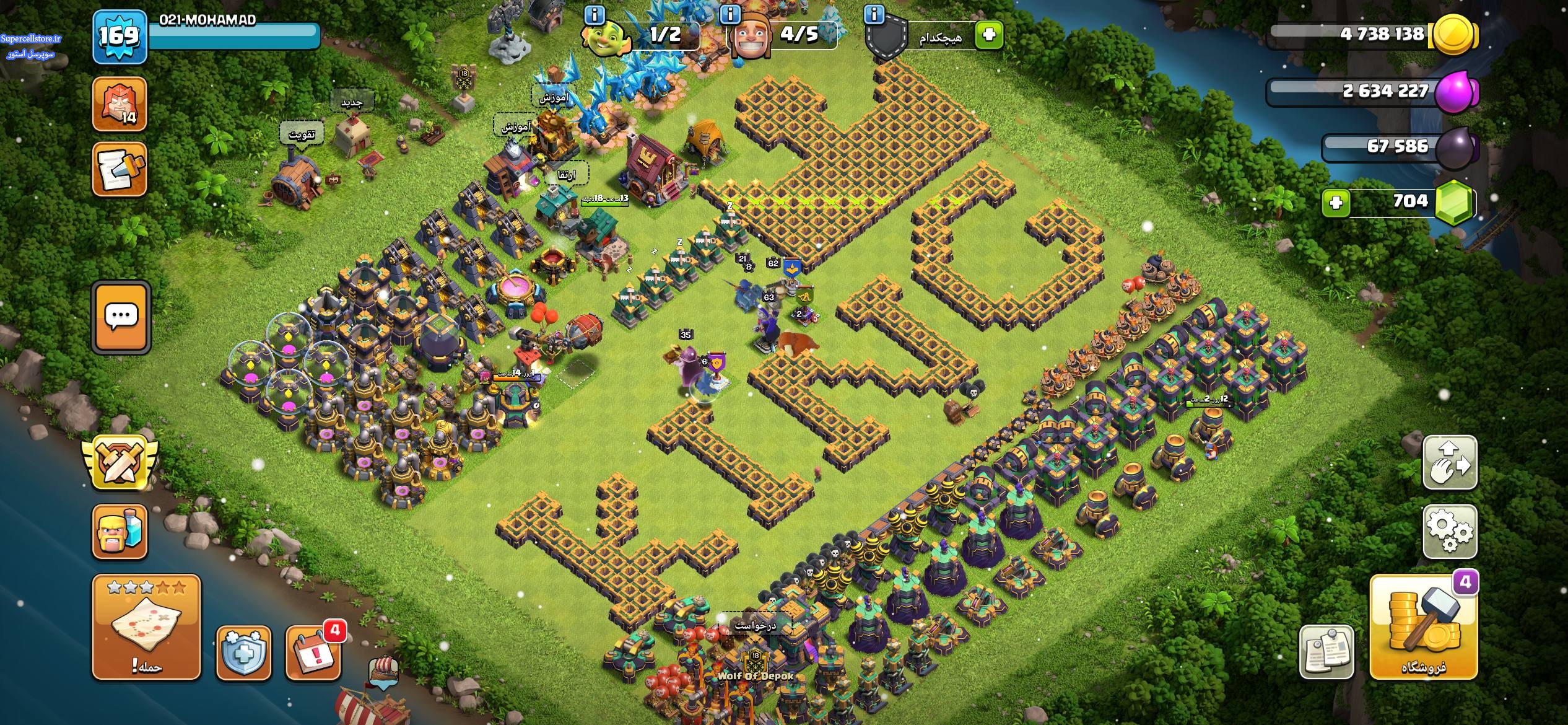Add a shield with the green plus
Screen dimensions: 1568x725
click(x=989, y=34)
